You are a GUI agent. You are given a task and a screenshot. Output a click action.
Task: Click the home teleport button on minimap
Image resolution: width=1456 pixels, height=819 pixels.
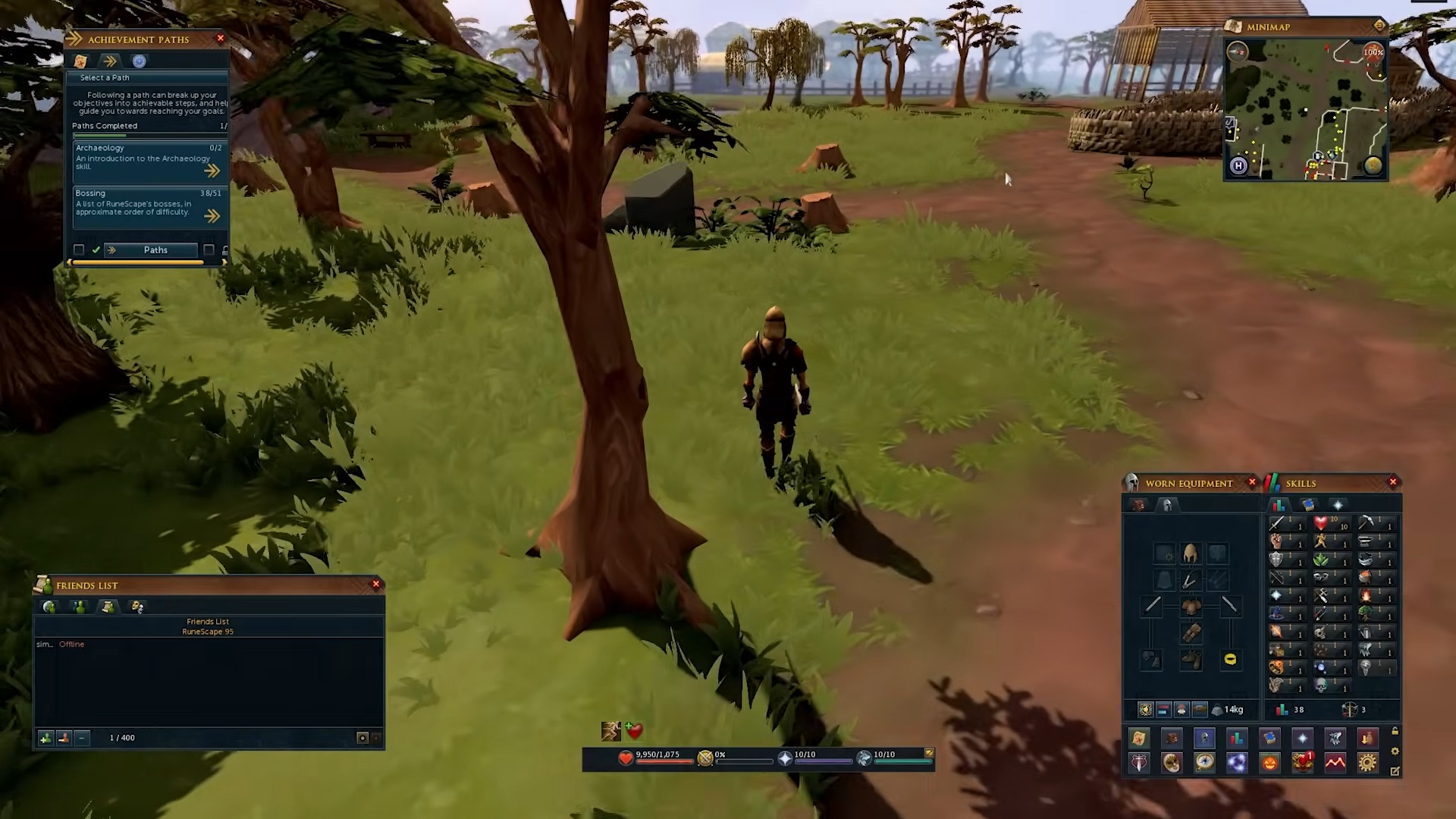point(1237,166)
